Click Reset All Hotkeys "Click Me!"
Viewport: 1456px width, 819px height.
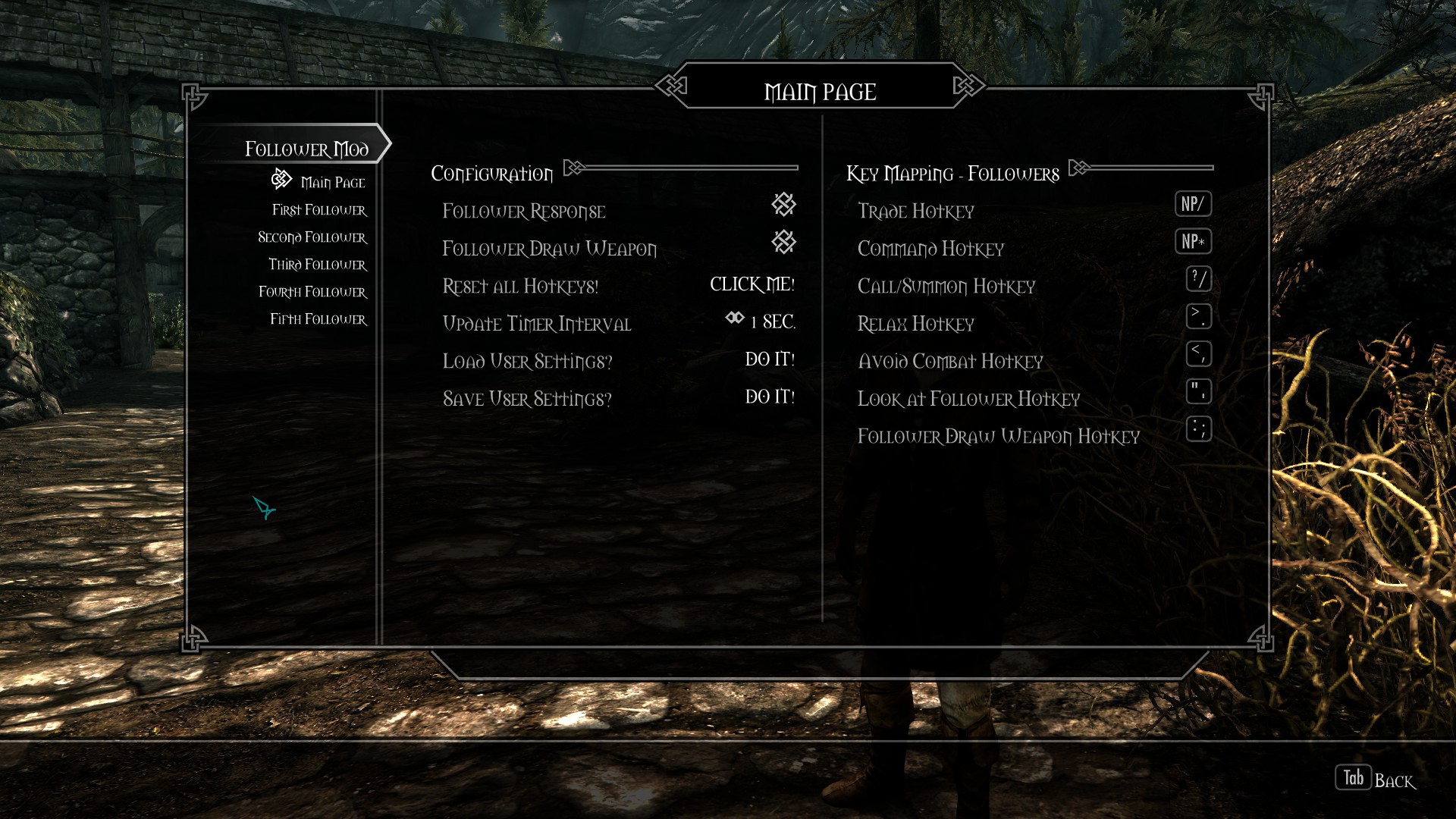coord(752,284)
